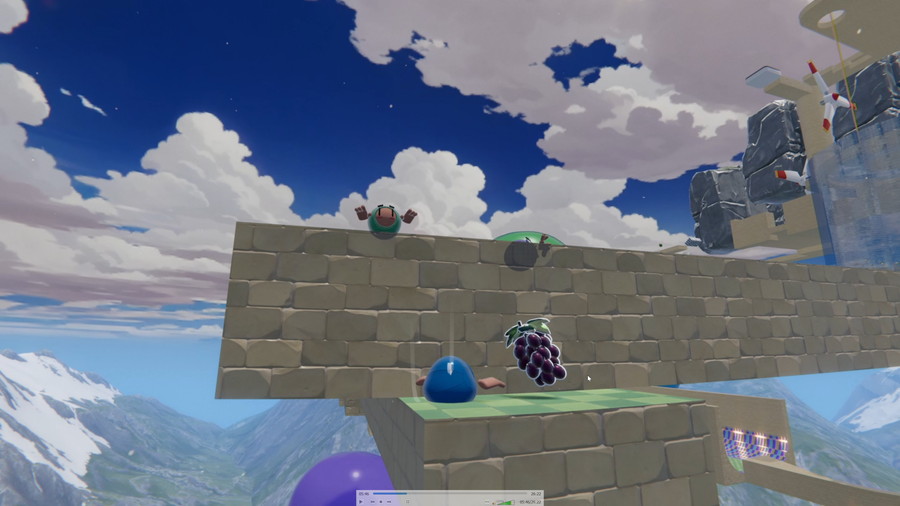This screenshot has height=506, width=900.
Task: Skip to the next video track
Action: (389, 502)
